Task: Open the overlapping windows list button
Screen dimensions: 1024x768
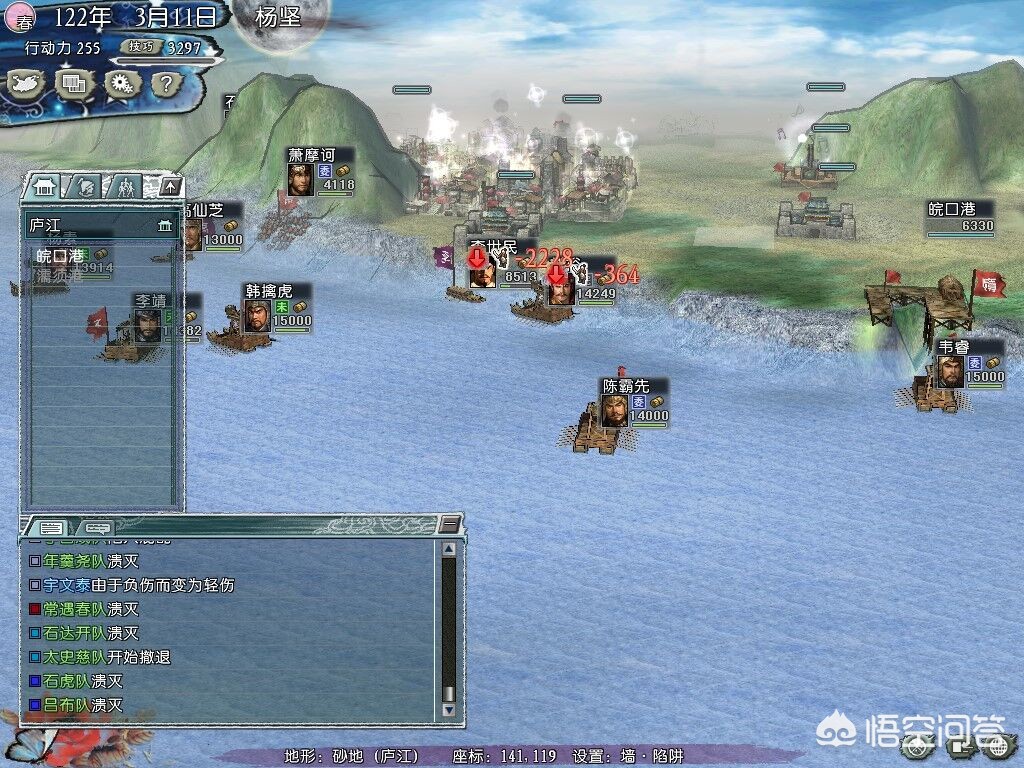Action: pyautogui.click(x=73, y=85)
